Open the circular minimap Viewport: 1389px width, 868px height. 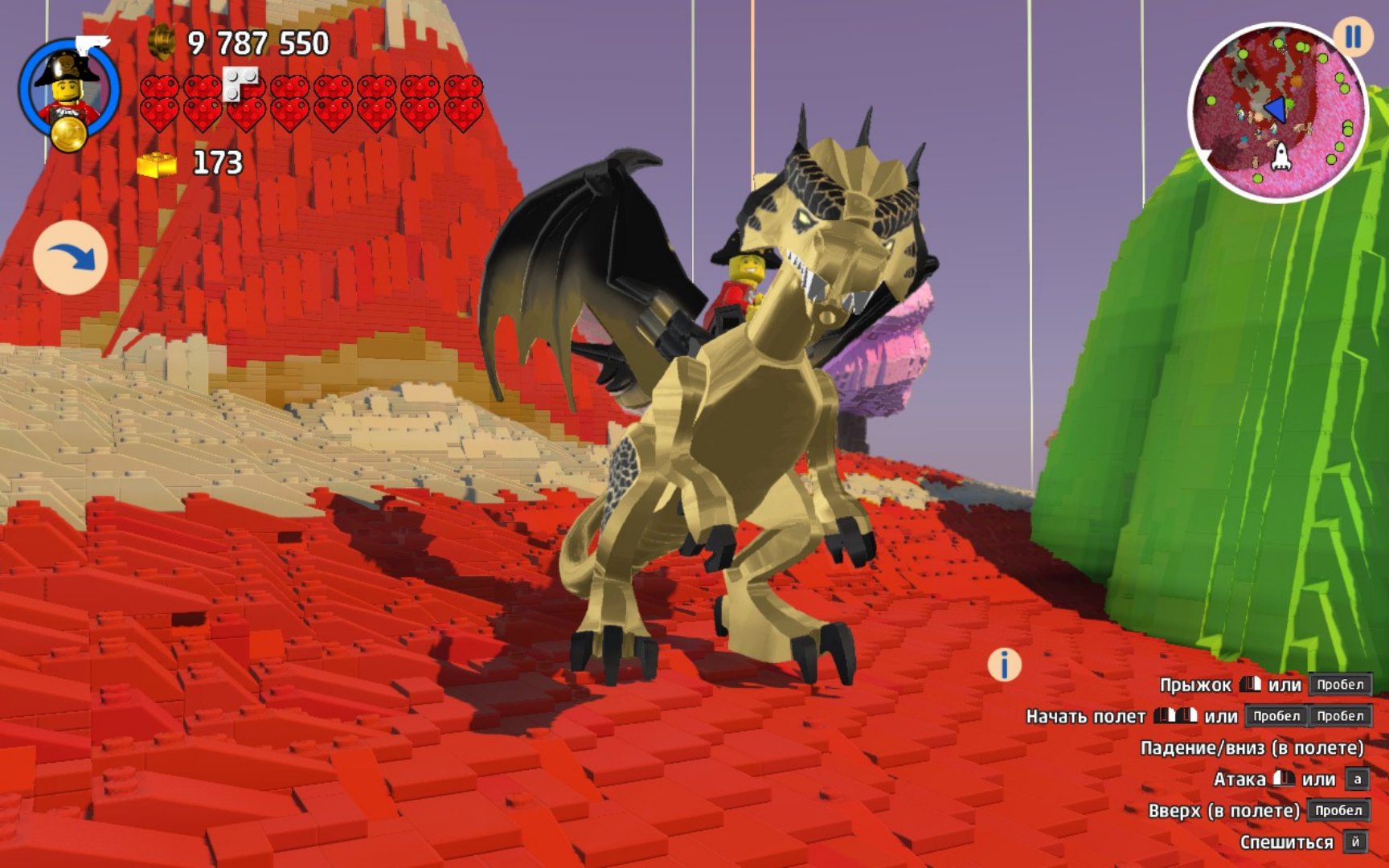(1276, 113)
